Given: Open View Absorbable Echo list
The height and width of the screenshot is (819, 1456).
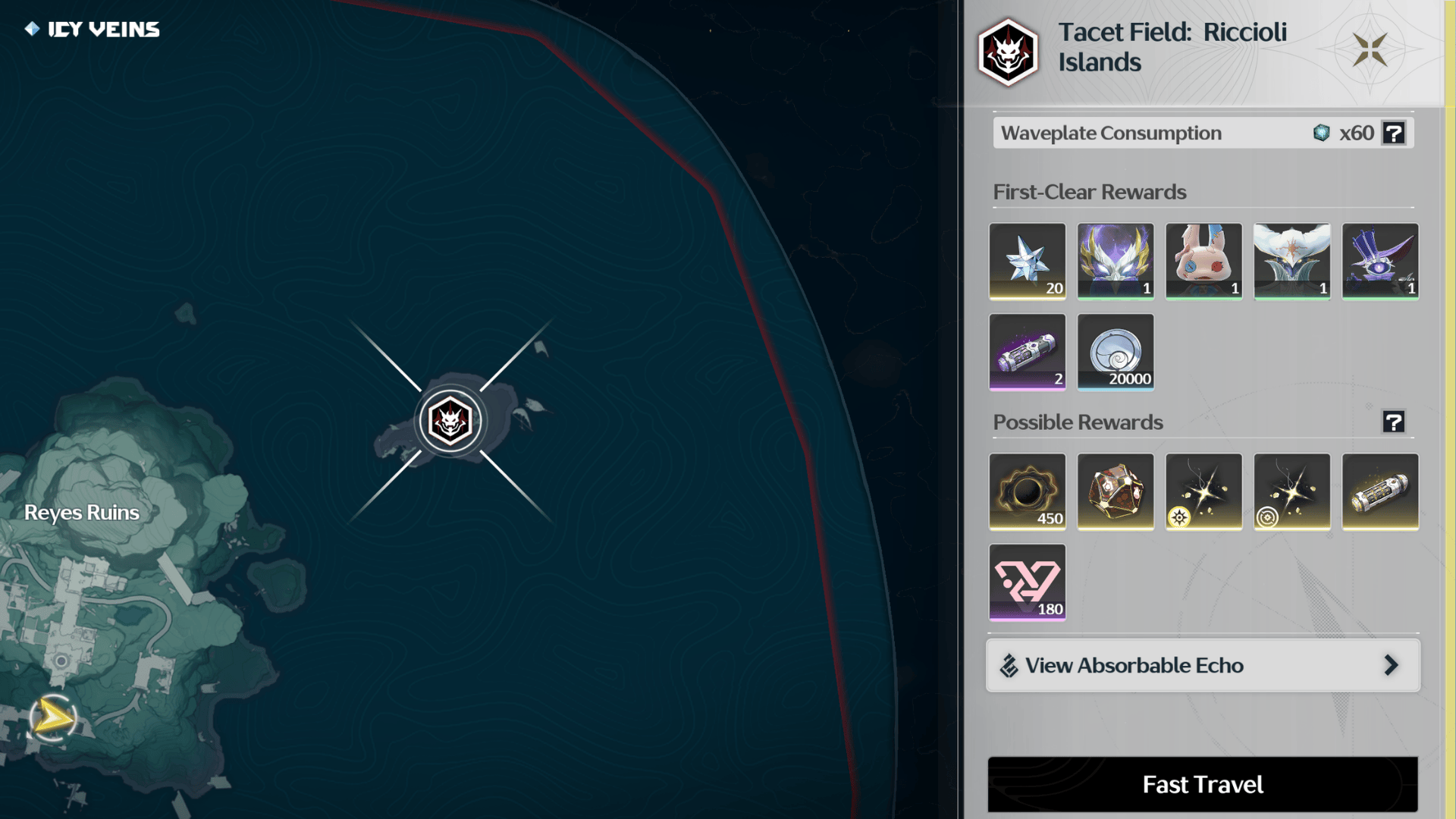Looking at the screenshot, I should point(1202,665).
